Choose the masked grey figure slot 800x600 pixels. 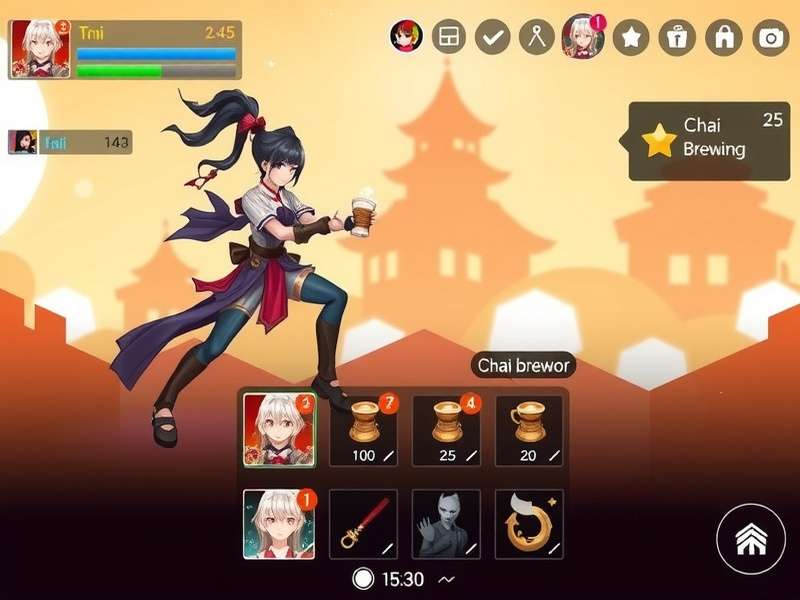[x=446, y=524]
